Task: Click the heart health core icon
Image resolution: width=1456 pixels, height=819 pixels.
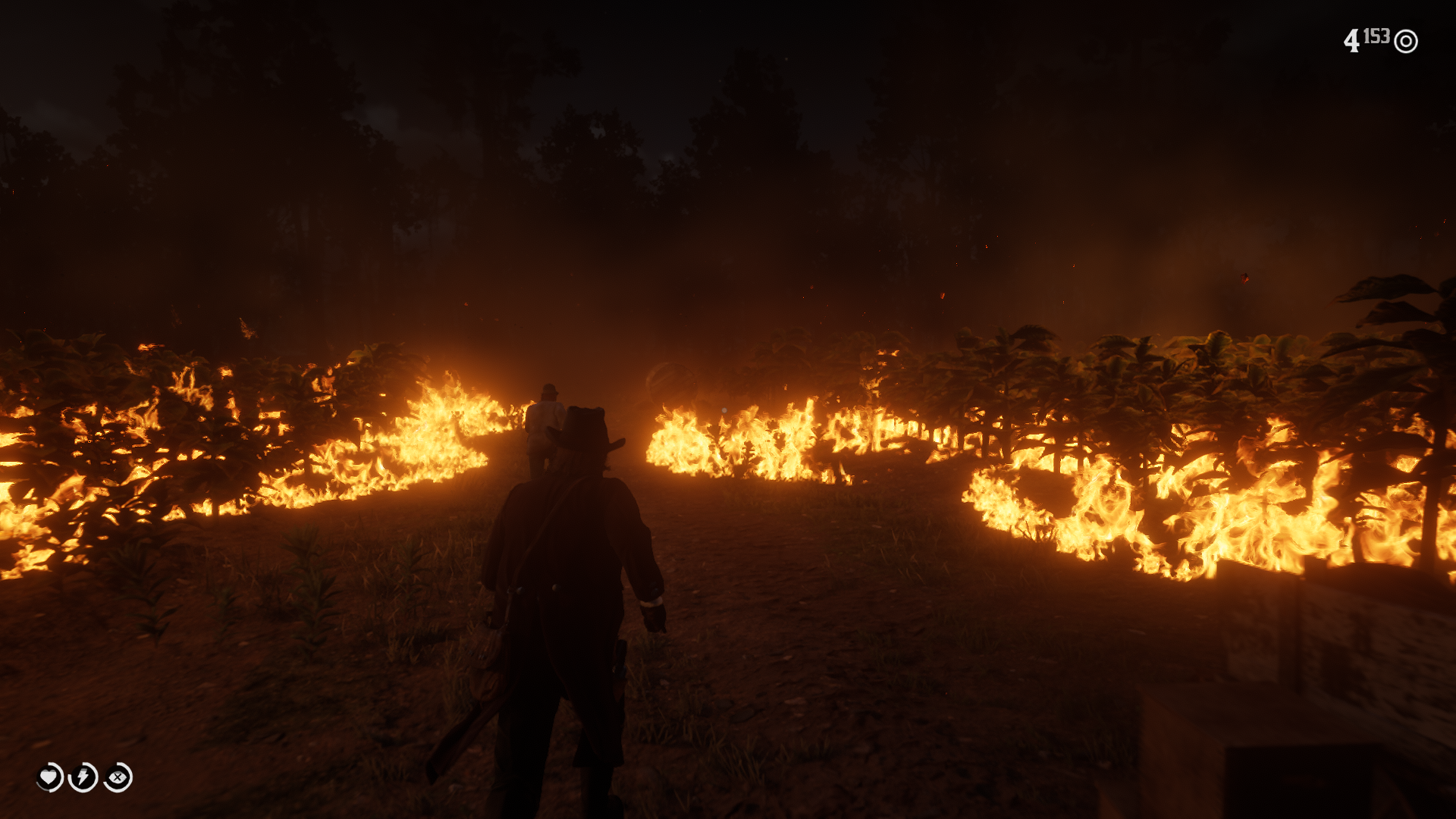Action: 49,777
